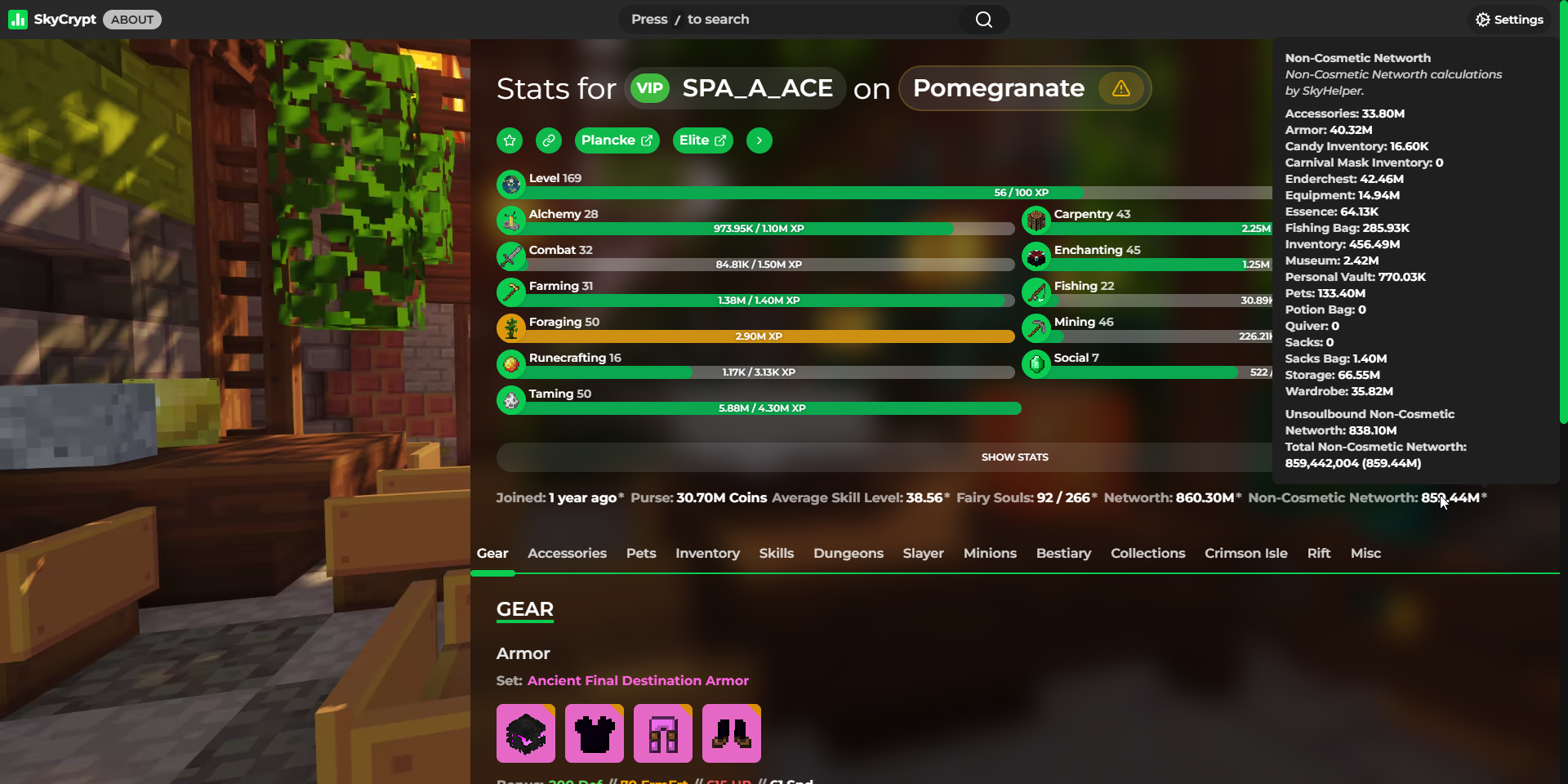Go to the Dungeons tab
Viewport: 1568px width, 784px height.
click(x=848, y=554)
